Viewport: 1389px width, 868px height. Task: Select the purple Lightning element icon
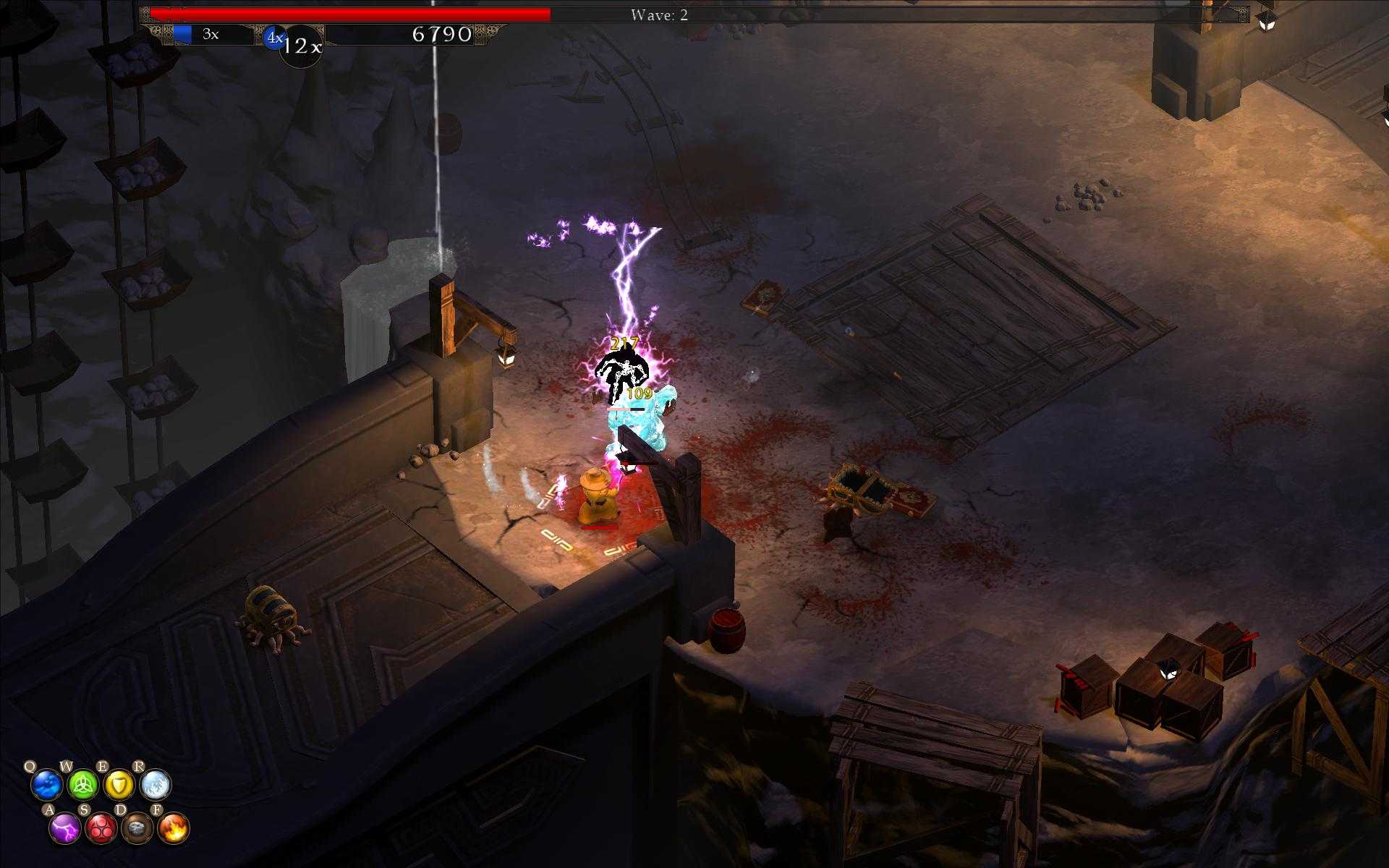click(x=64, y=827)
